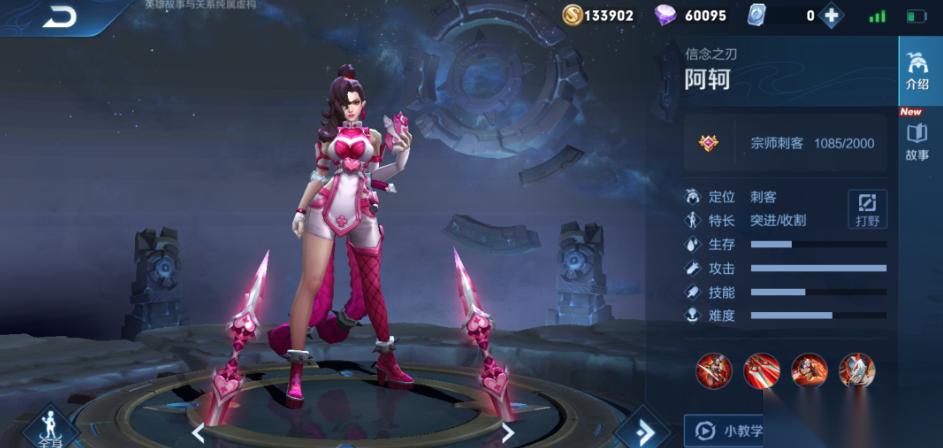
Task: Go back using the top-left arrow
Action: [x=59, y=16]
